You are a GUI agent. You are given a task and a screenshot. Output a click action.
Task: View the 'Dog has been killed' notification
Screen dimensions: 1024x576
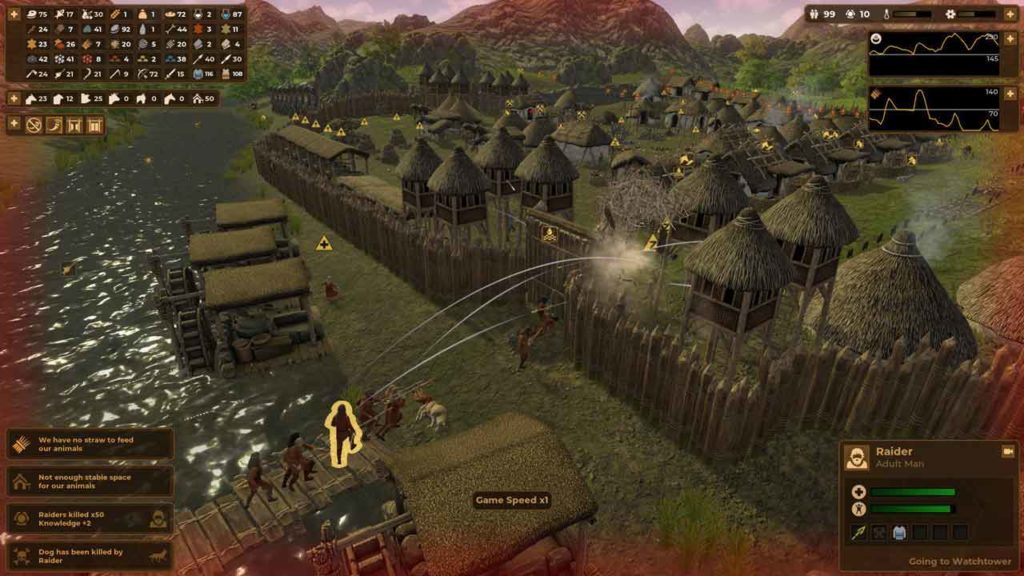pos(90,555)
